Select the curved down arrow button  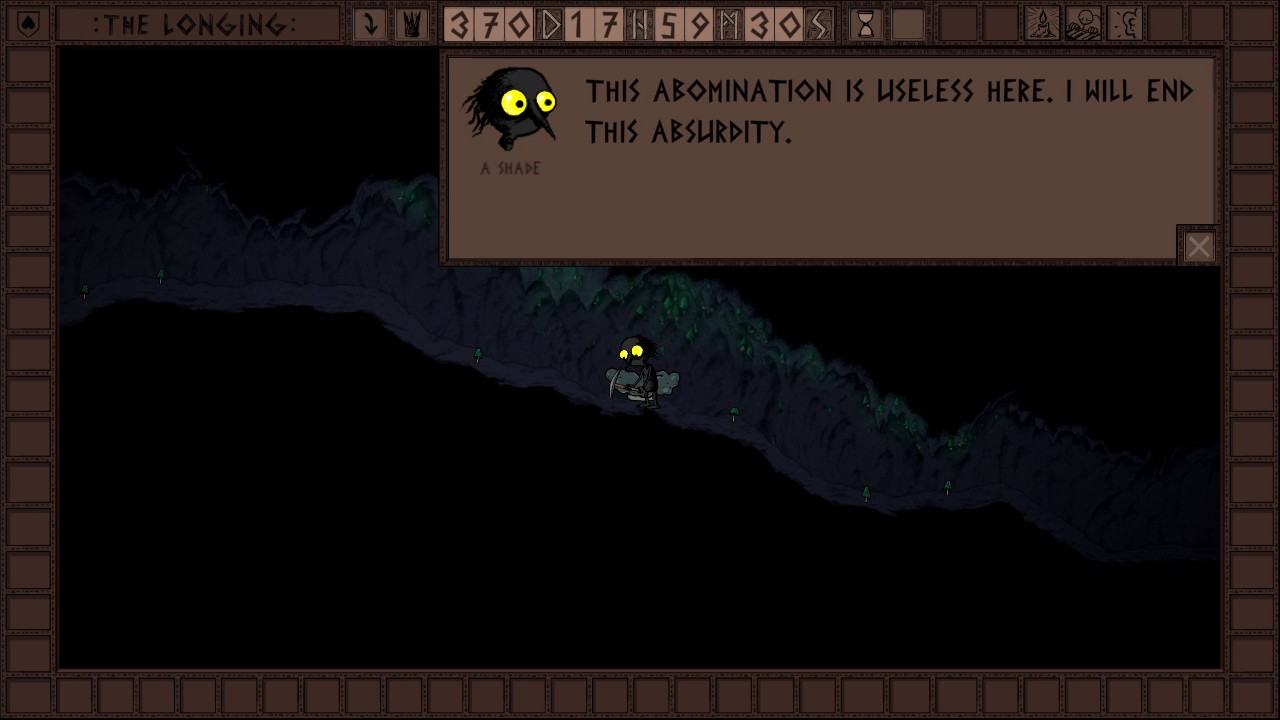pos(370,24)
